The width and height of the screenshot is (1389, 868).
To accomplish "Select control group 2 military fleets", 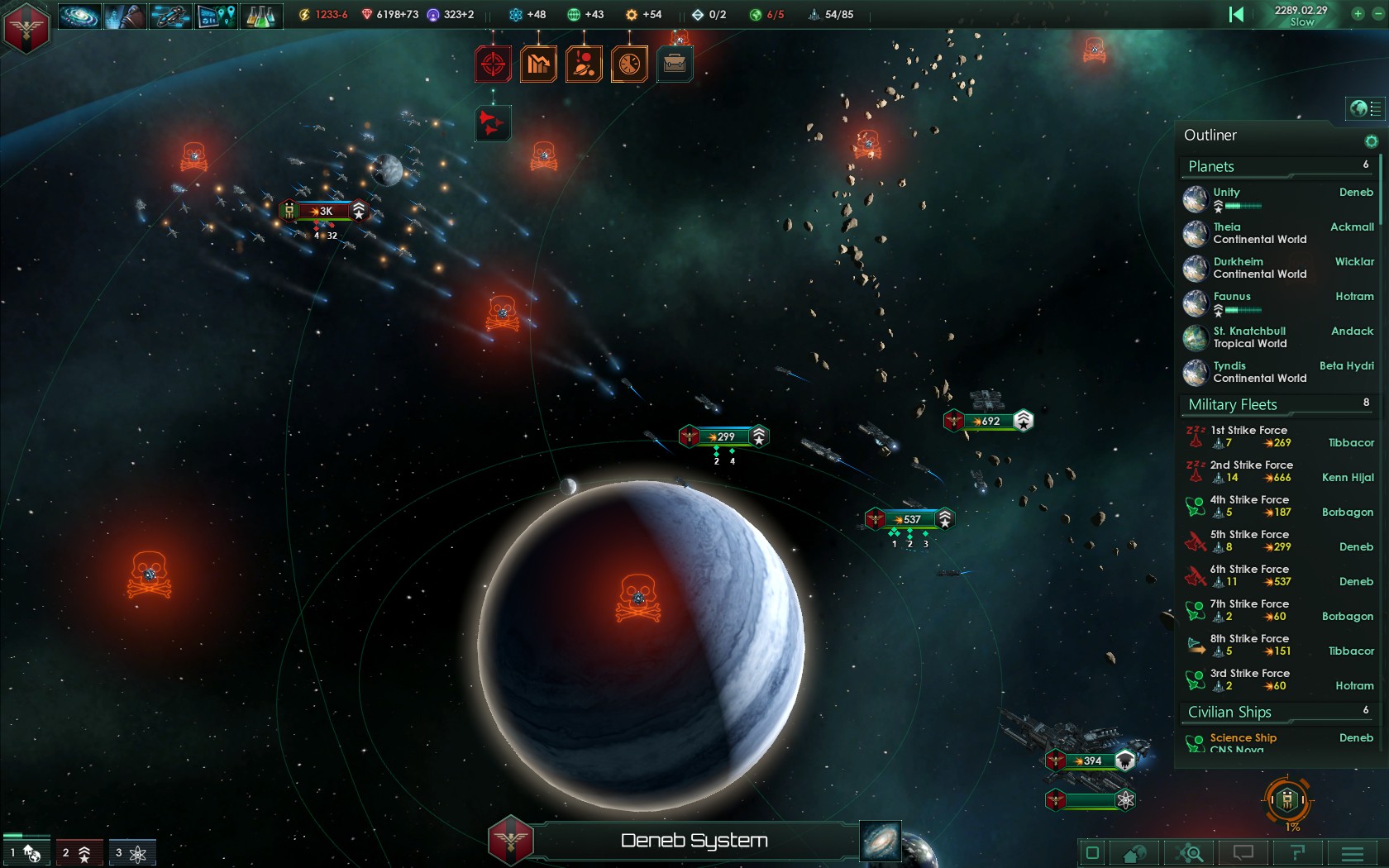I will tap(79, 853).
